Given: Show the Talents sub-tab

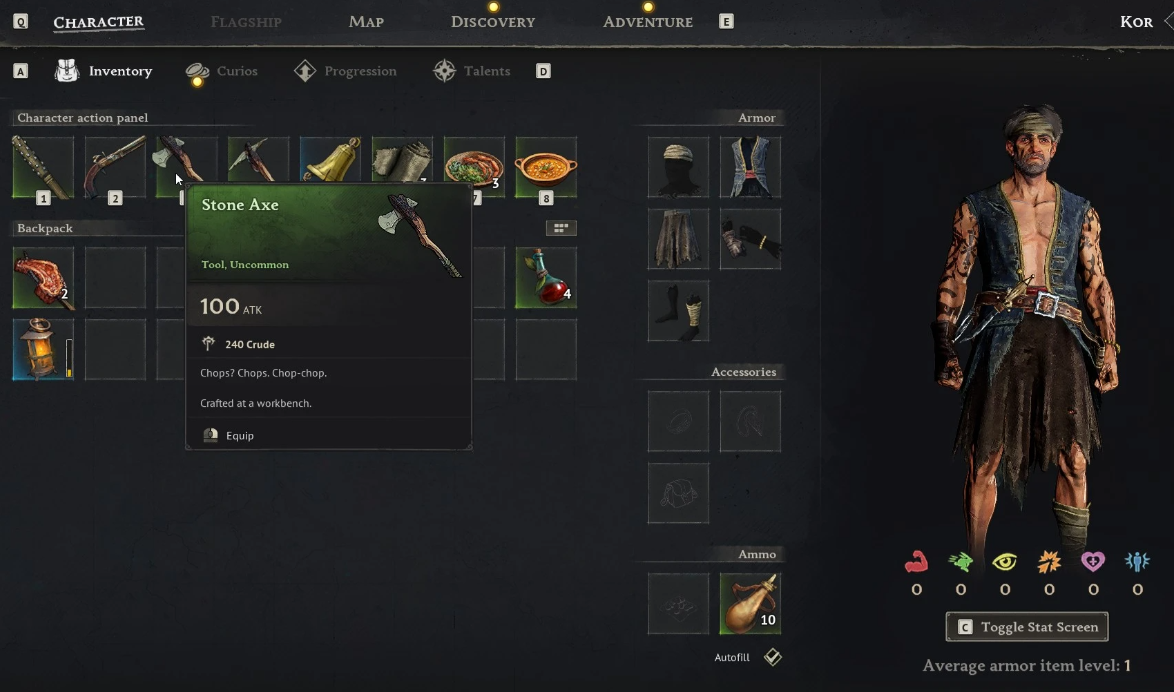Looking at the screenshot, I should tap(473, 71).
